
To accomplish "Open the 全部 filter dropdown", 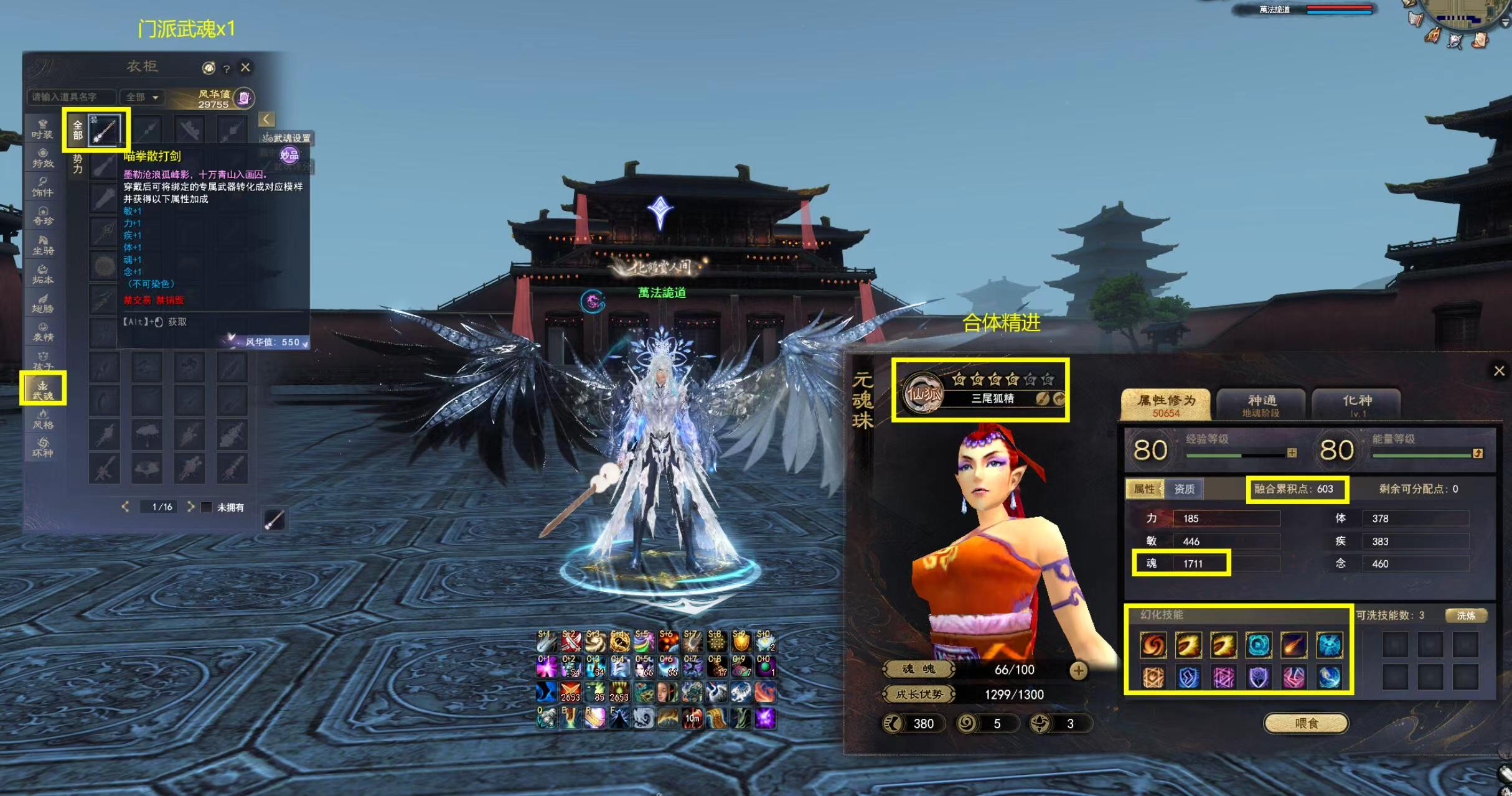I will 143,97.
